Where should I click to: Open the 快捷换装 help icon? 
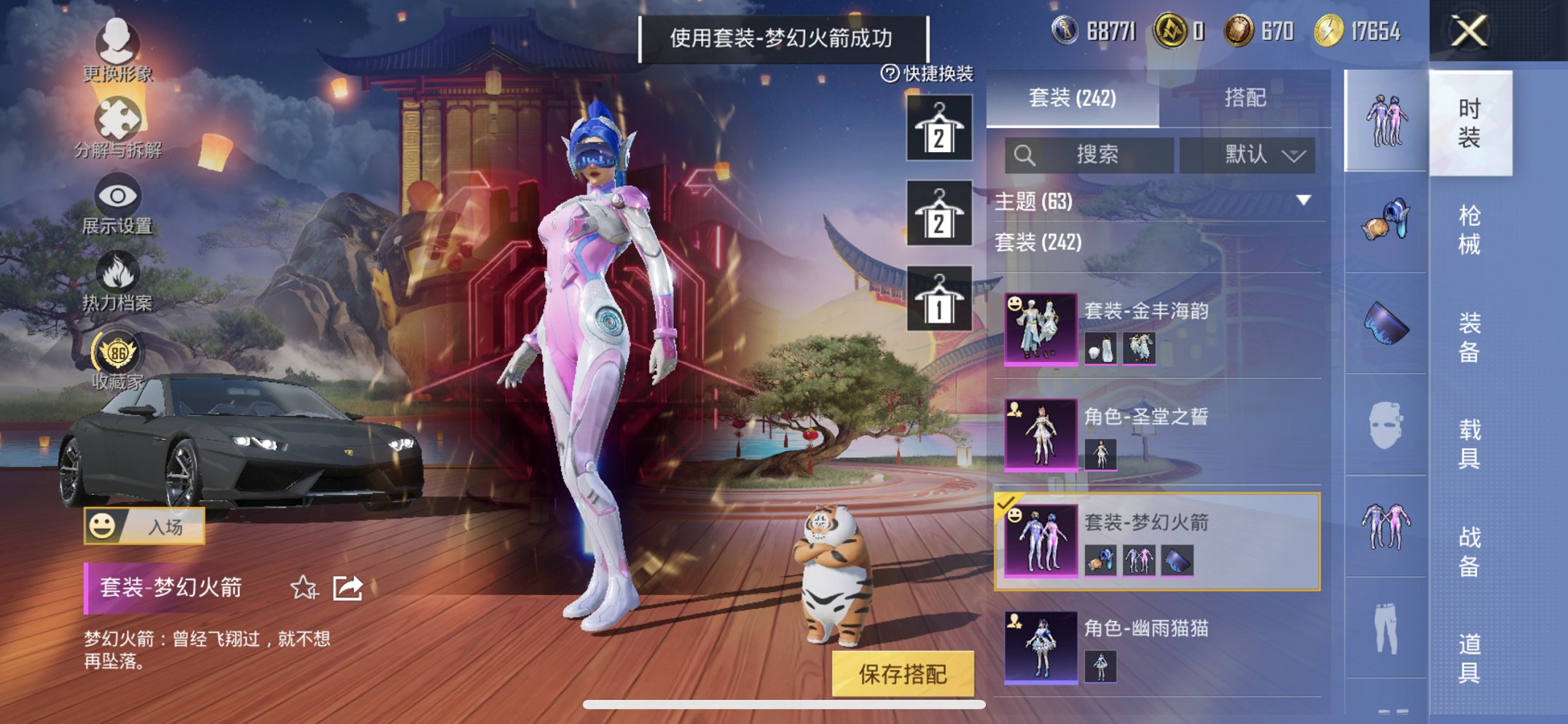[x=889, y=71]
